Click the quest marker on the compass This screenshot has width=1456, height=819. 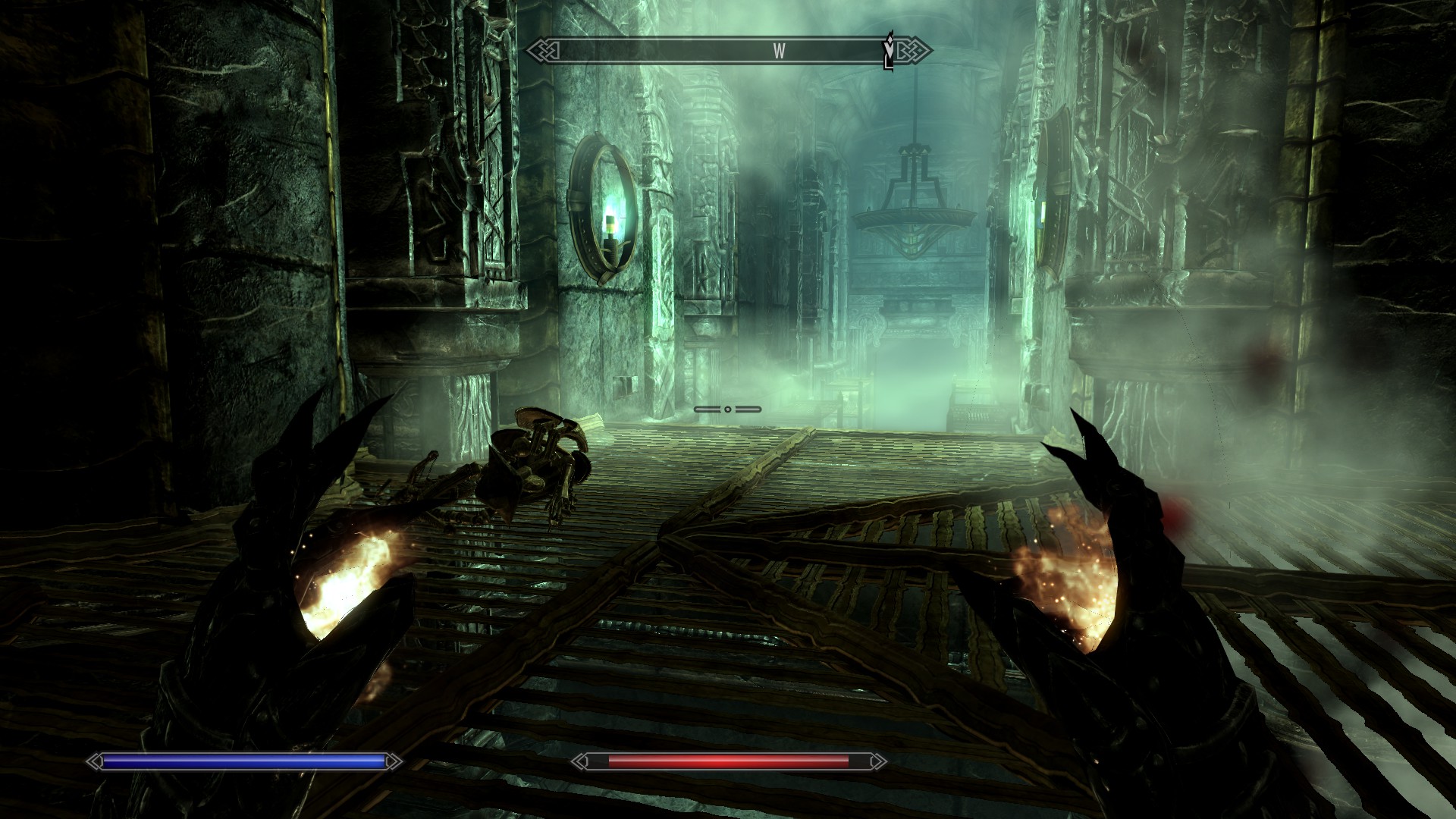(889, 50)
